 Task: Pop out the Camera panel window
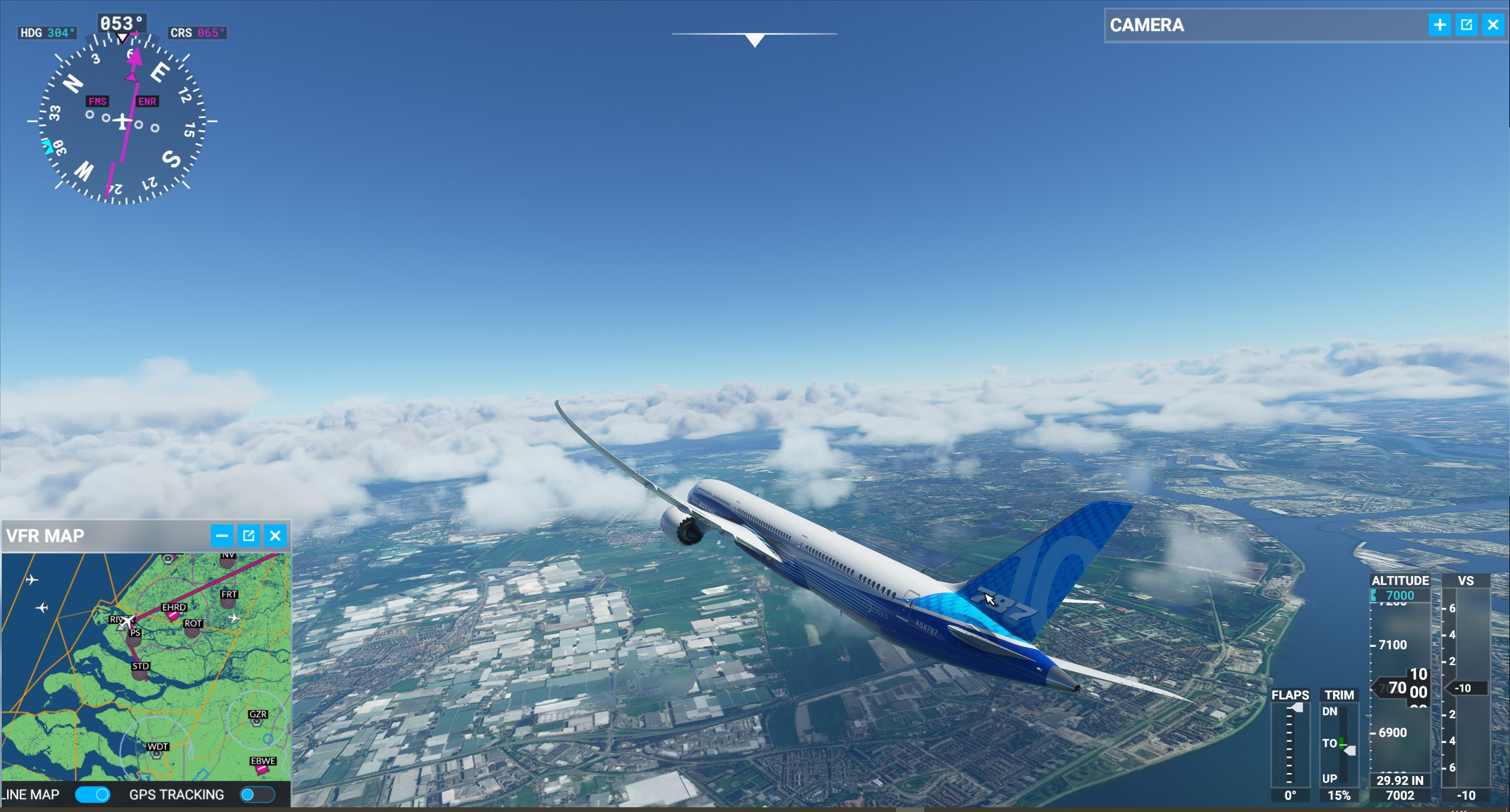(1466, 25)
